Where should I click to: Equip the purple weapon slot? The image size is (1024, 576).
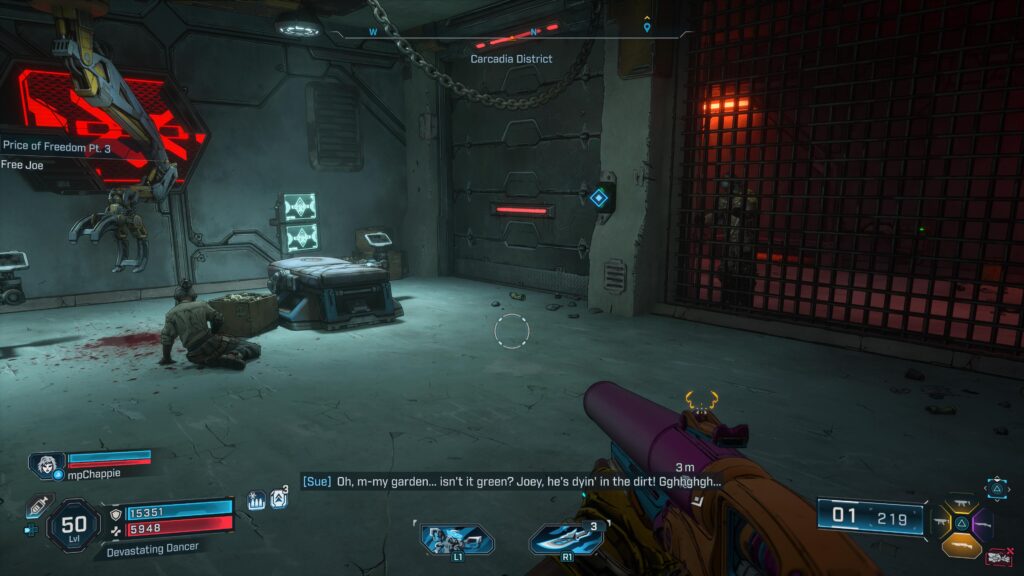981,522
